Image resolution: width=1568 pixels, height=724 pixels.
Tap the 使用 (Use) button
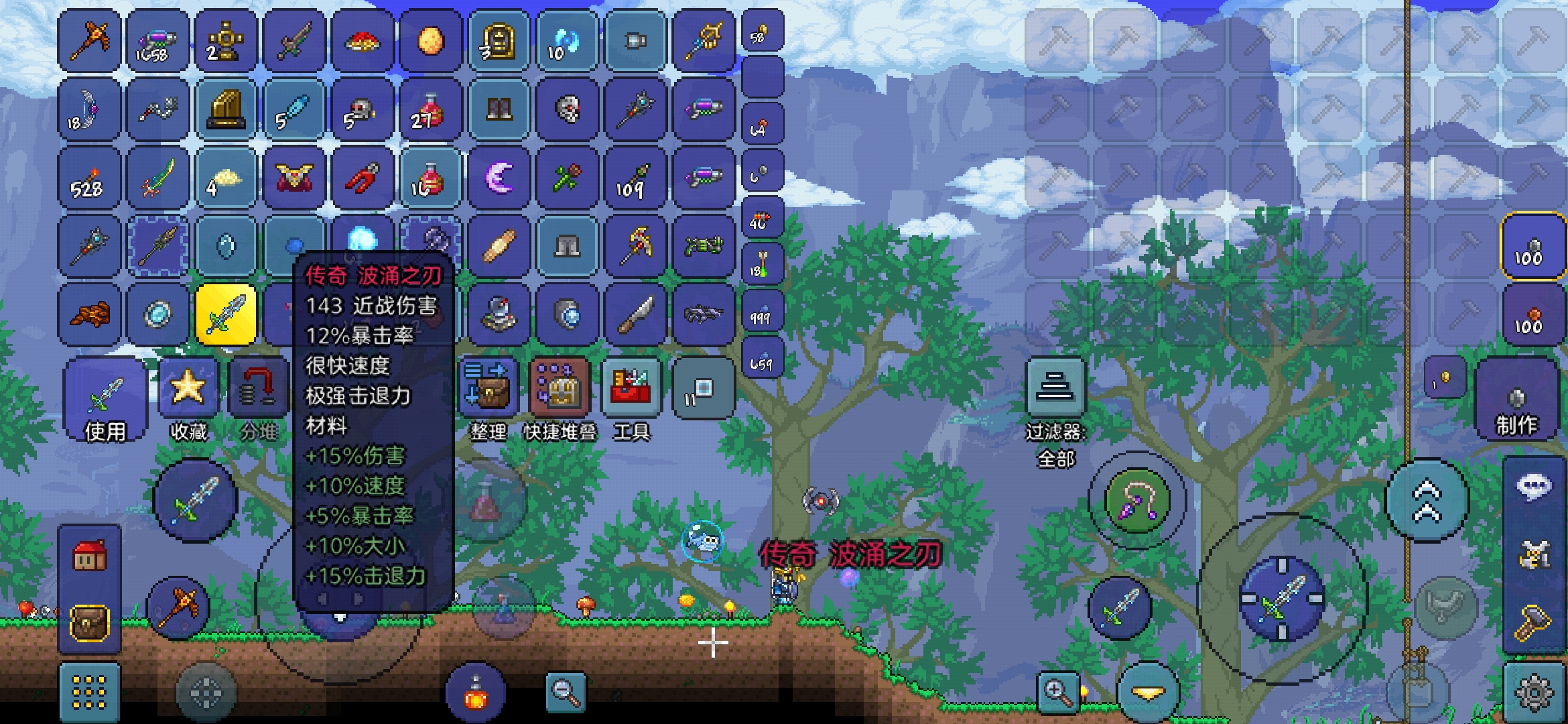(105, 400)
